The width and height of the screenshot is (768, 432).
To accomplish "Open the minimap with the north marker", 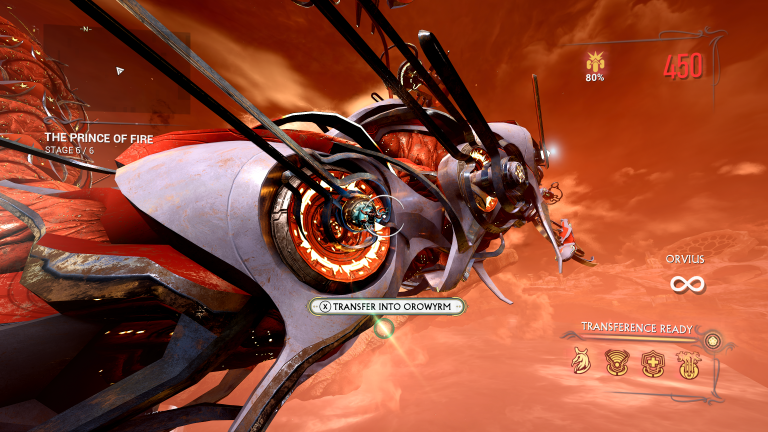I will tap(117, 69).
